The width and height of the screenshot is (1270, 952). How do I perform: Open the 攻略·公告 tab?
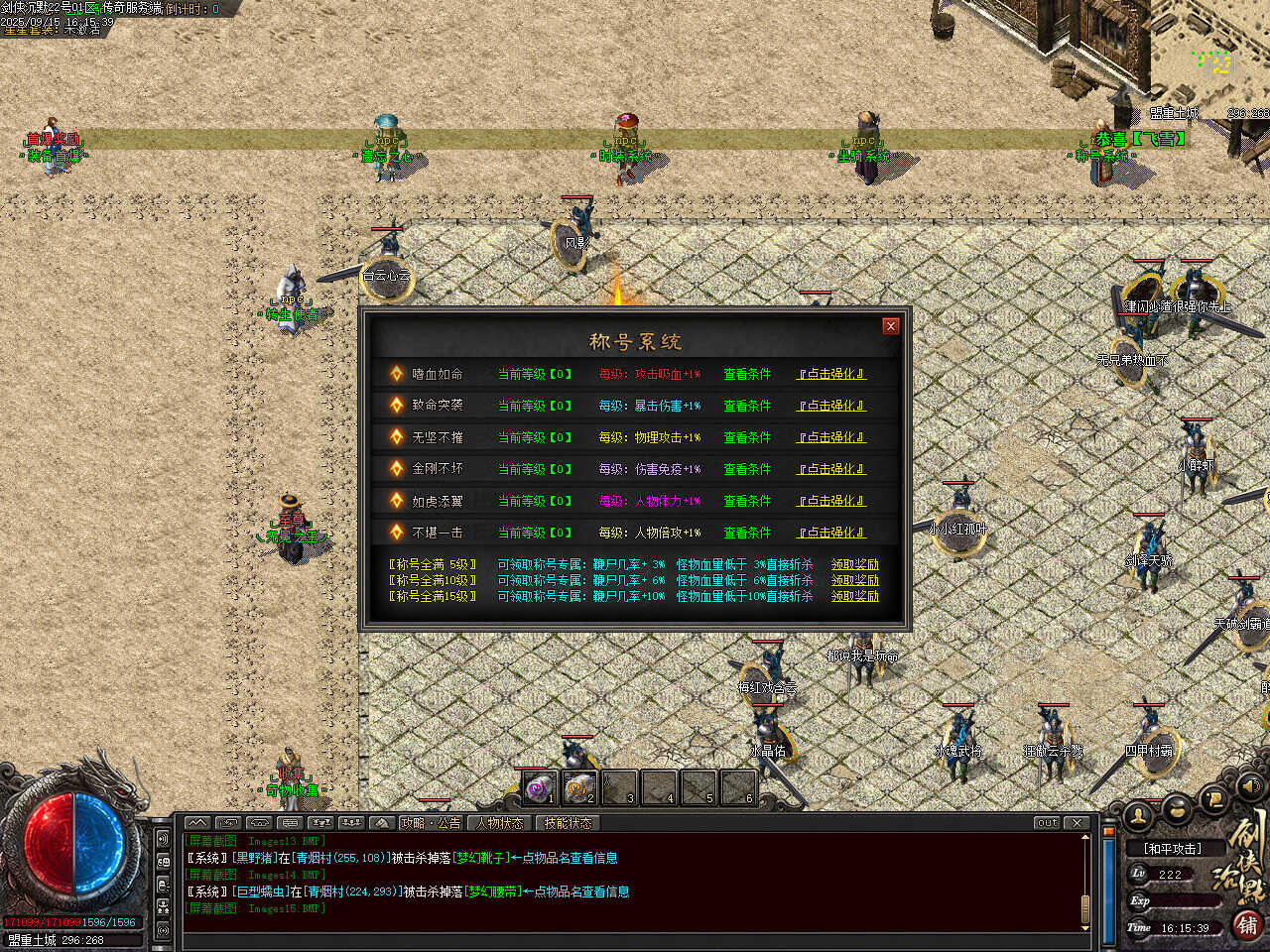point(431,823)
